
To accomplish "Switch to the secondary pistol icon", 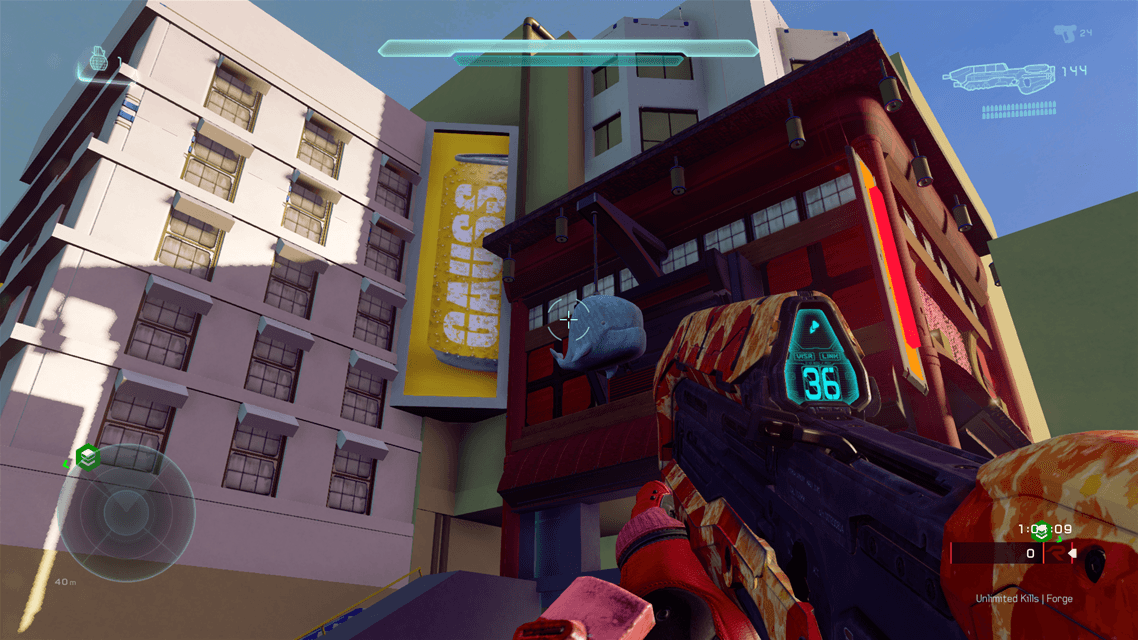I will pyautogui.click(x=1065, y=34).
